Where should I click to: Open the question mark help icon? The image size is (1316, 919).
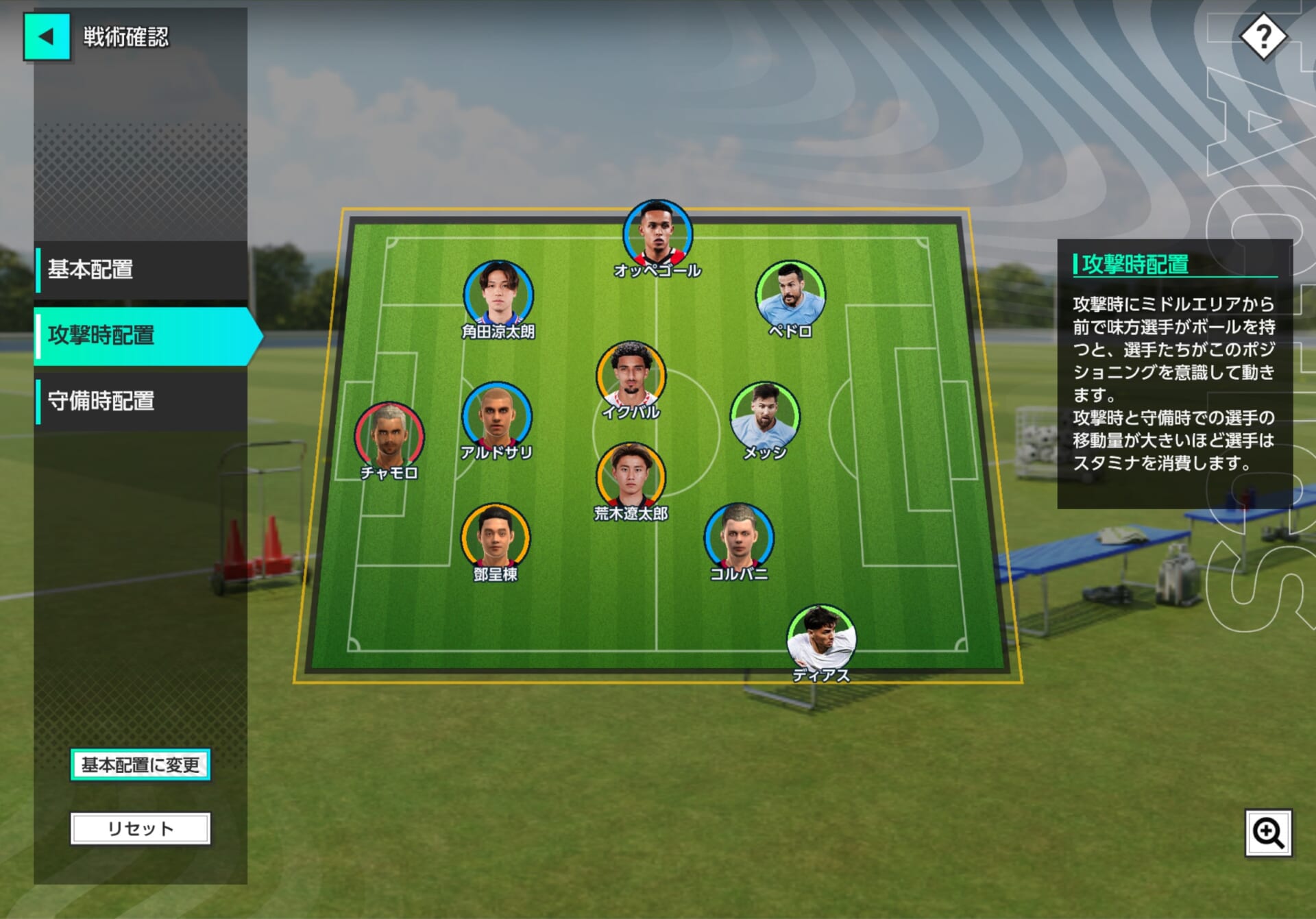pyautogui.click(x=1263, y=37)
